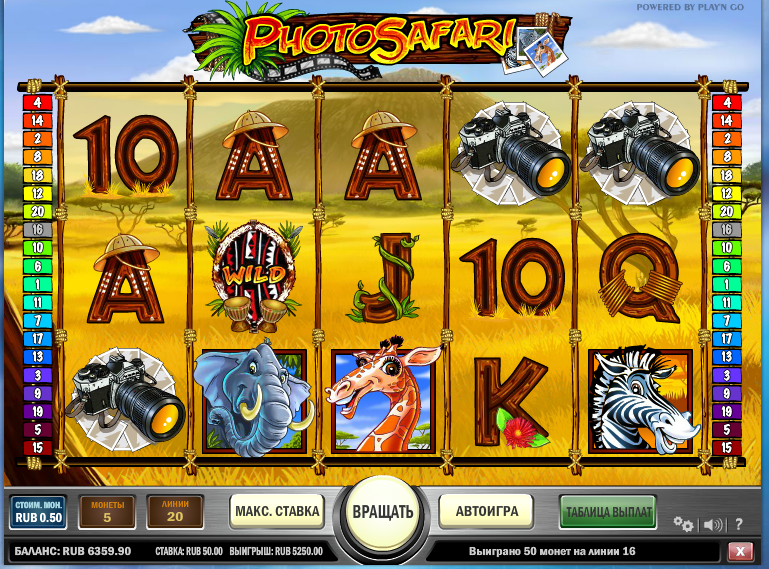Change the coin value RUB 0.50 selector
The height and width of the screenshot is (569, 769).
pos(39,512)
